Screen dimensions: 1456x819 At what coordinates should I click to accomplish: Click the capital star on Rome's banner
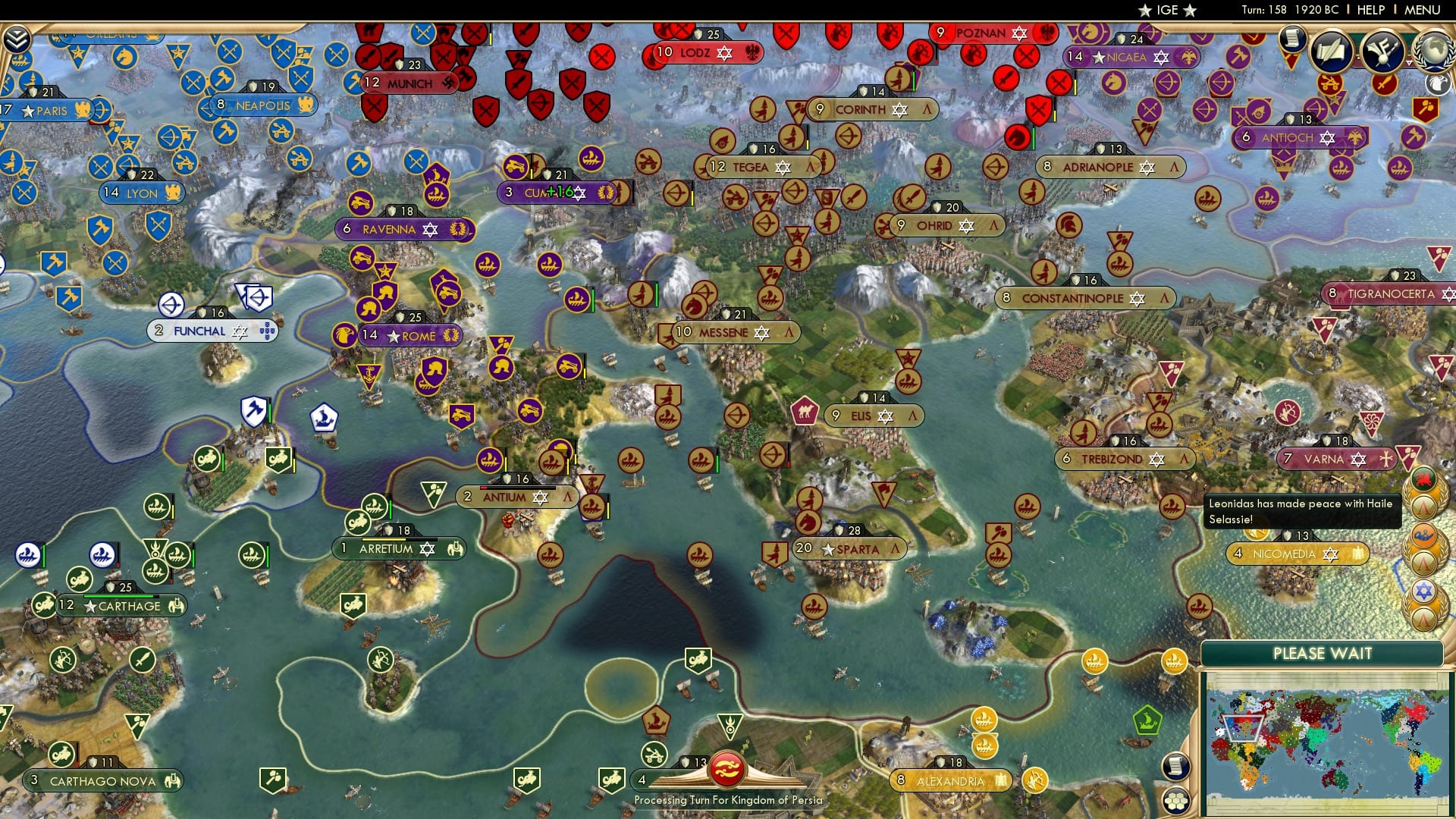tap(394, 336)
